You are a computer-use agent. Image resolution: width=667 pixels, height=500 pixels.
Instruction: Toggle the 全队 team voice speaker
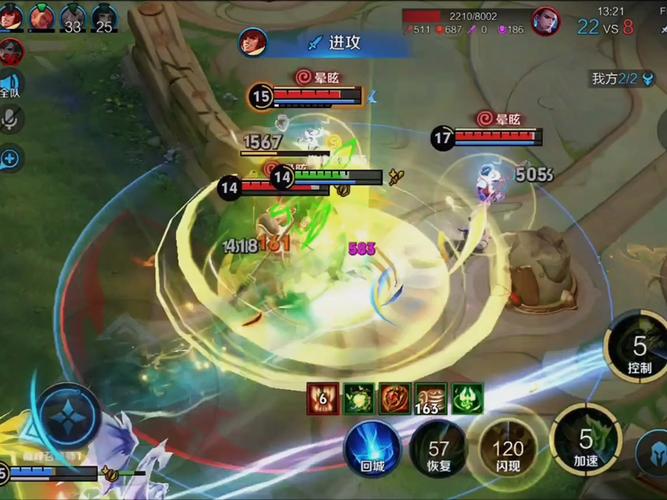(10, 86)
